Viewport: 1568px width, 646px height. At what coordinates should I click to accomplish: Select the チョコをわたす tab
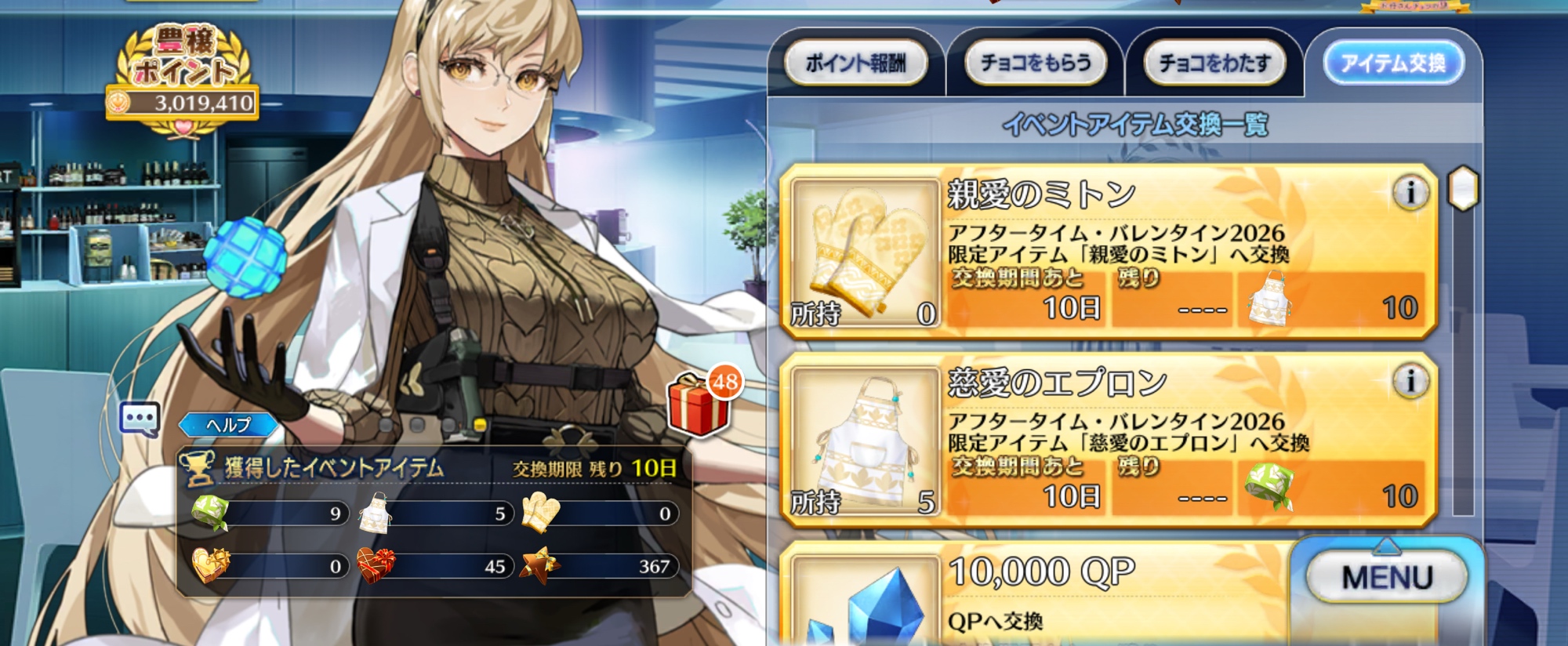[1214, 63]
